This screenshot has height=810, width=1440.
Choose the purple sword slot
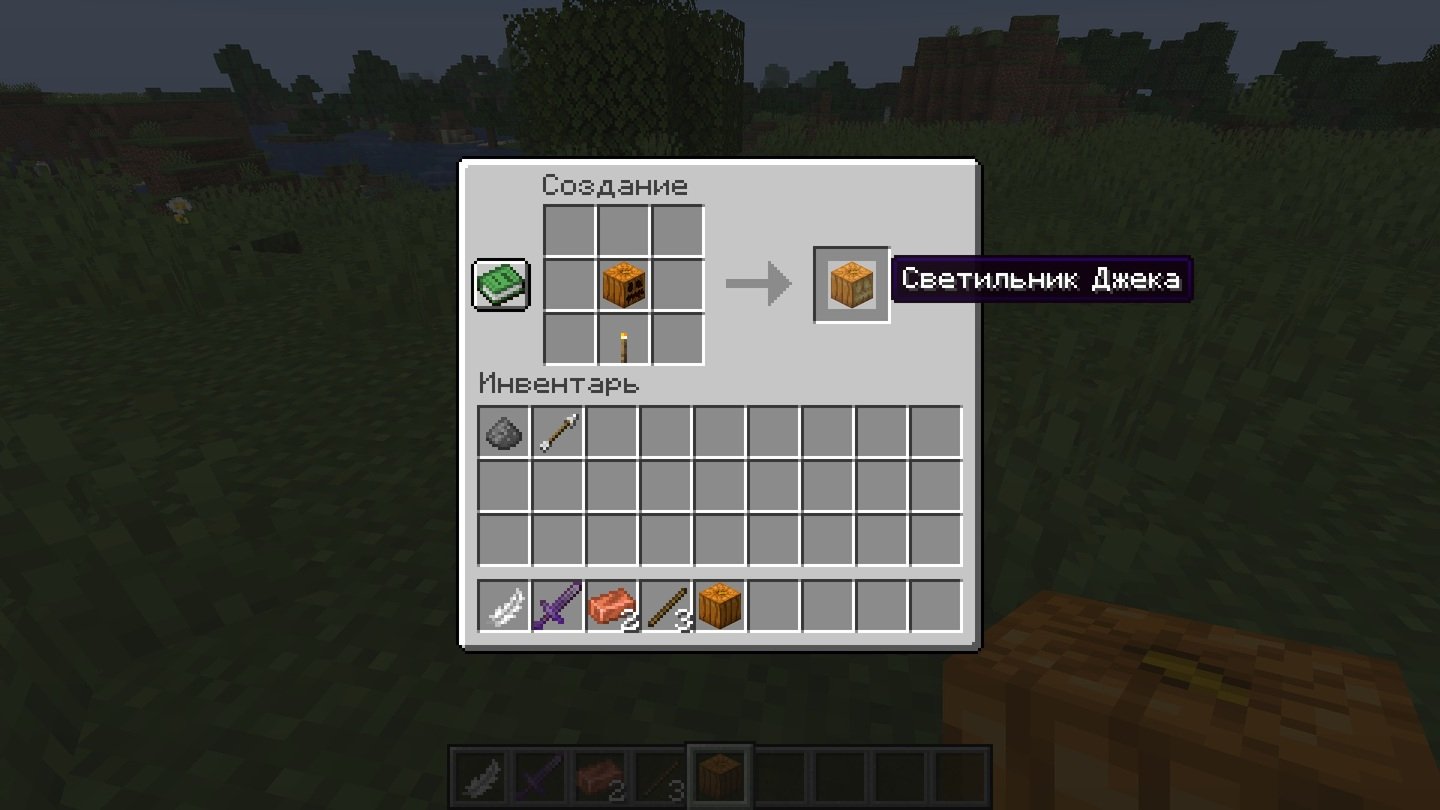[558, 607]
